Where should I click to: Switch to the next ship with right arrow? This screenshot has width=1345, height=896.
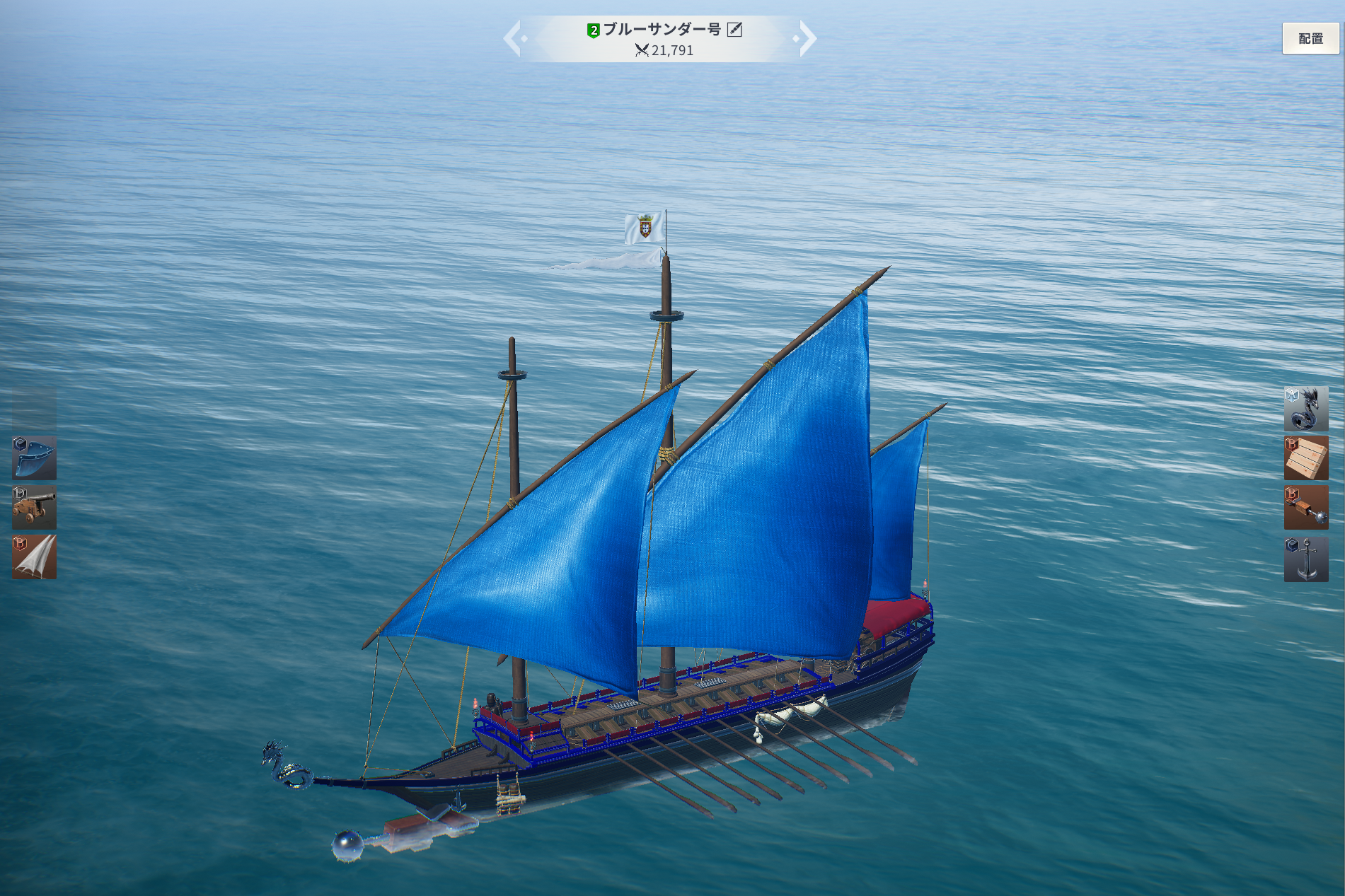pyautogui.click(x=805, y=38)
